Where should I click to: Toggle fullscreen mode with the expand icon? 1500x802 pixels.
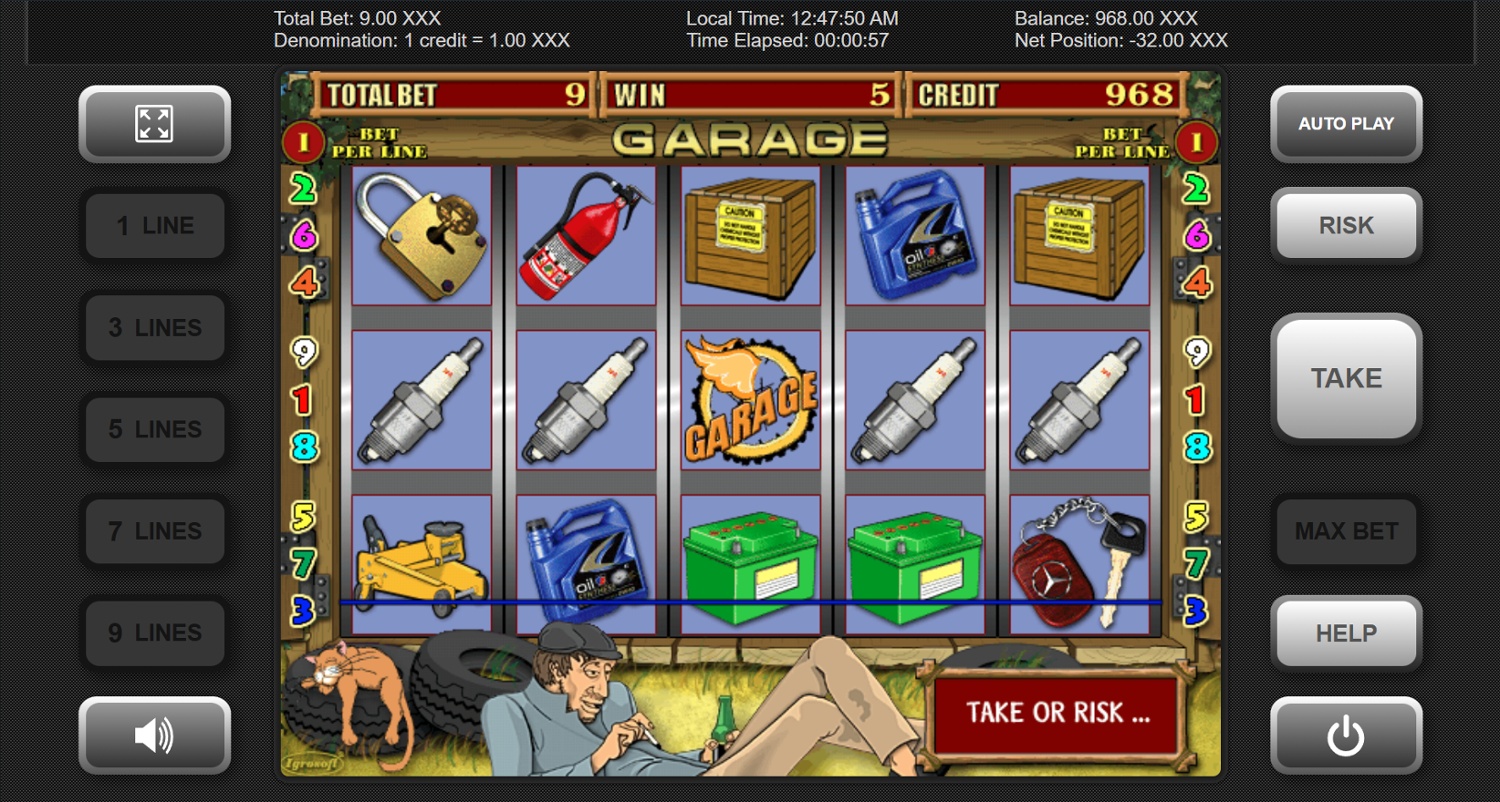click(154, 124)
